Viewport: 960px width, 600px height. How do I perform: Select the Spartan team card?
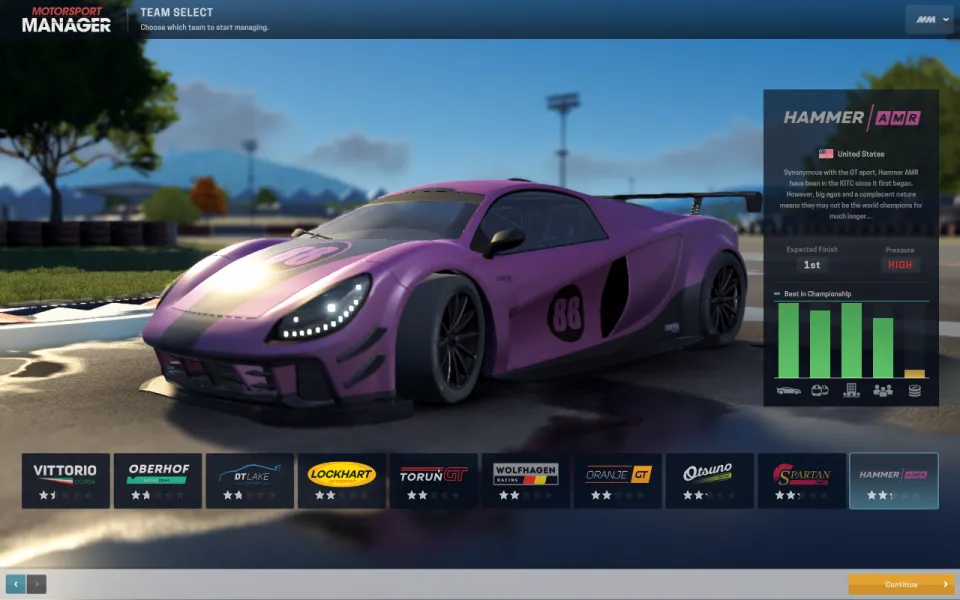802,481
